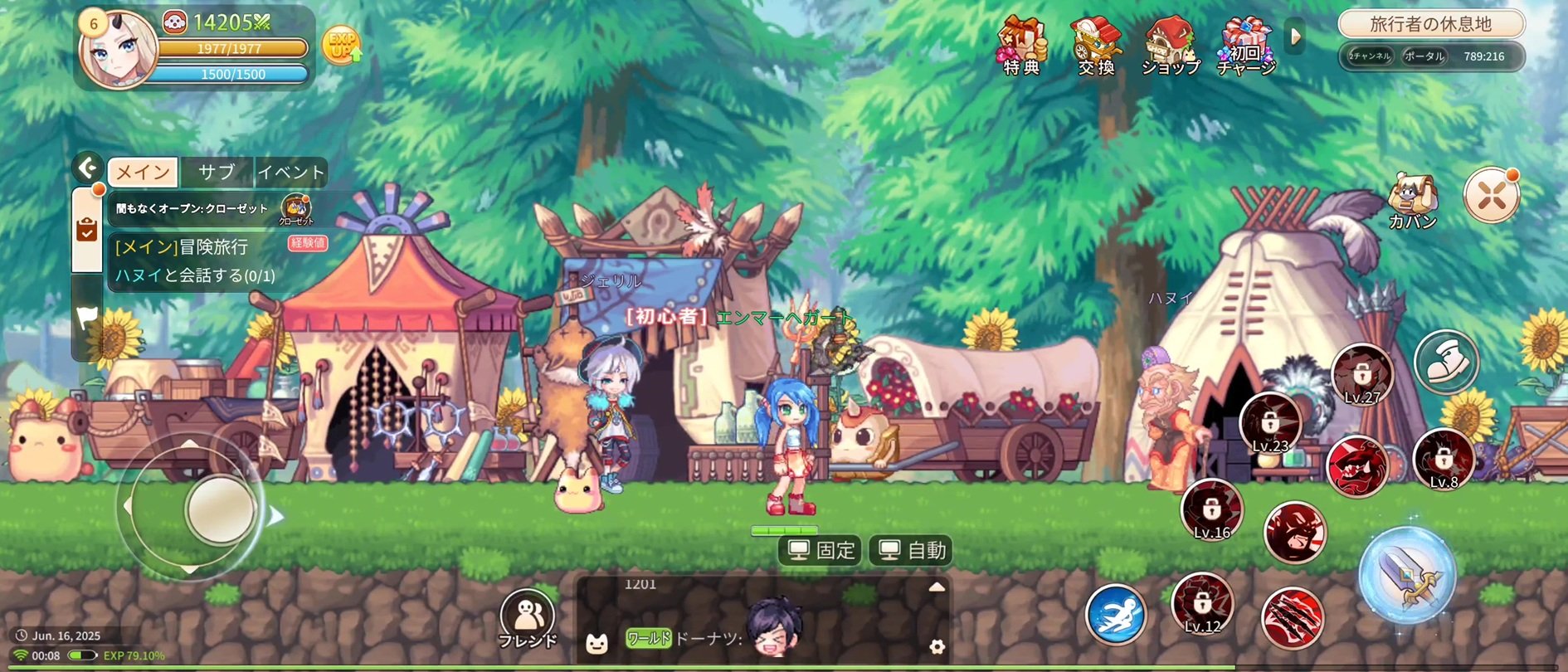Switch to the イベント quest tab
The width and height of the screenshot is (1568, 672).
(290, 172)
